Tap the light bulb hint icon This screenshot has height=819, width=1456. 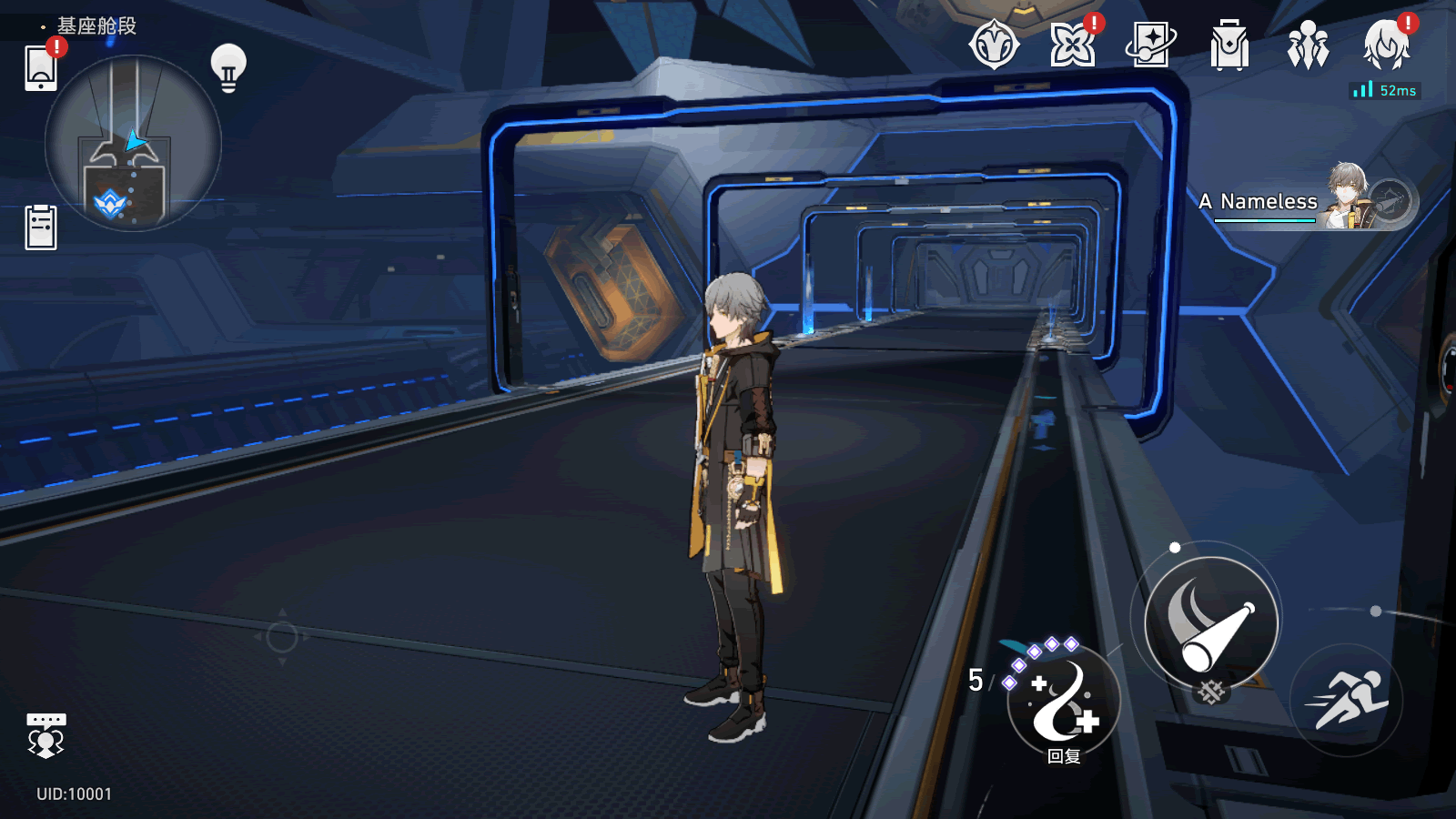click(228, 68)
